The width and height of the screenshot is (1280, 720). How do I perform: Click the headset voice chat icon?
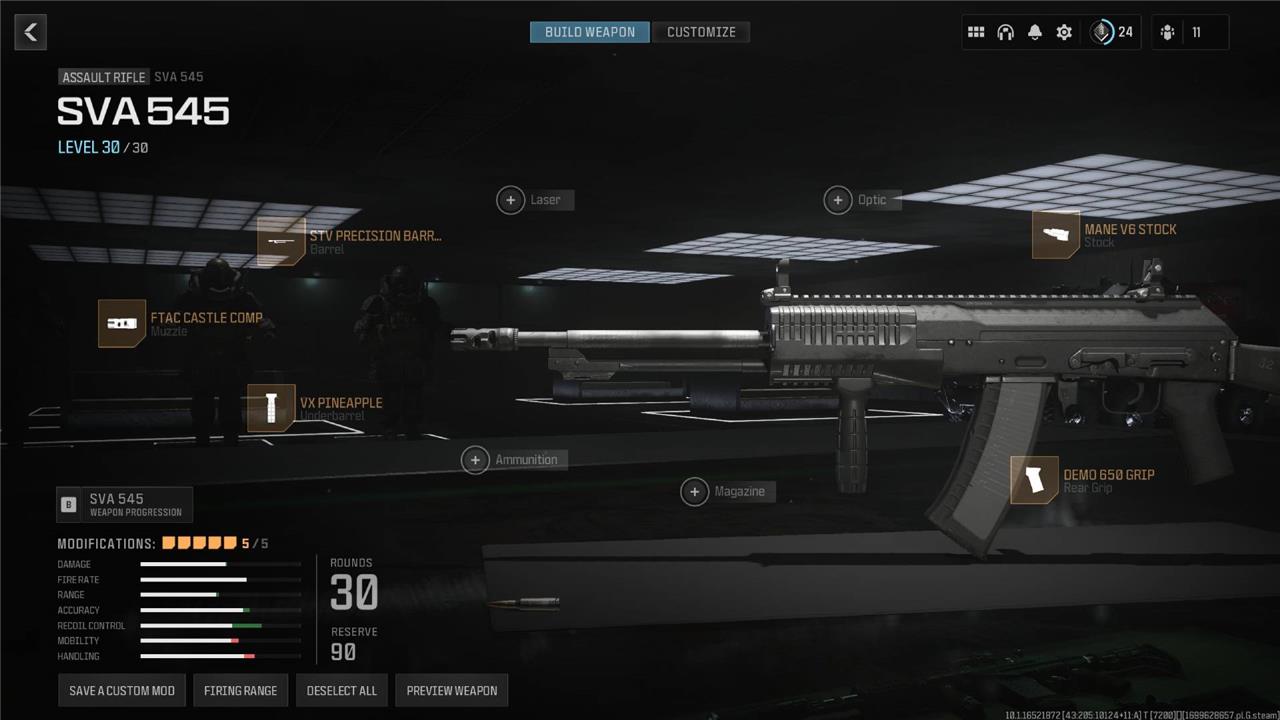1005,32
